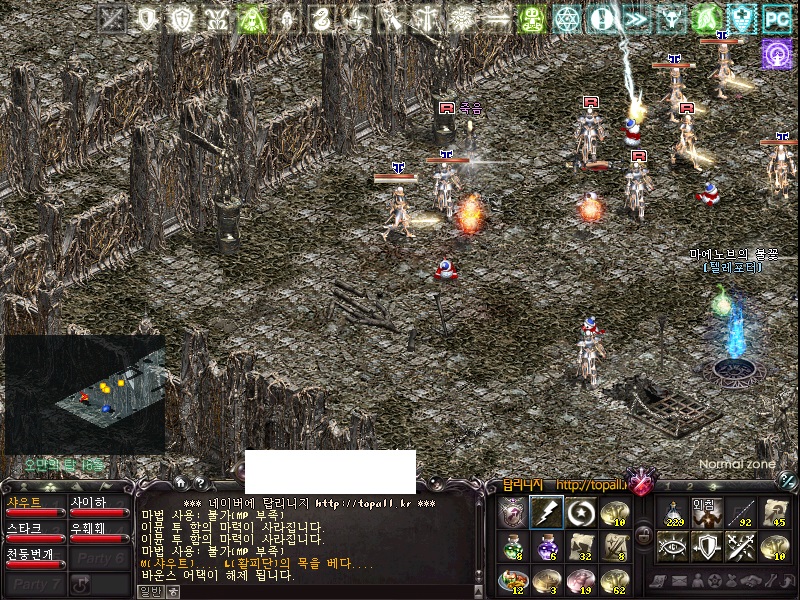Activate the shield skill icon

(x=708, y=547)
